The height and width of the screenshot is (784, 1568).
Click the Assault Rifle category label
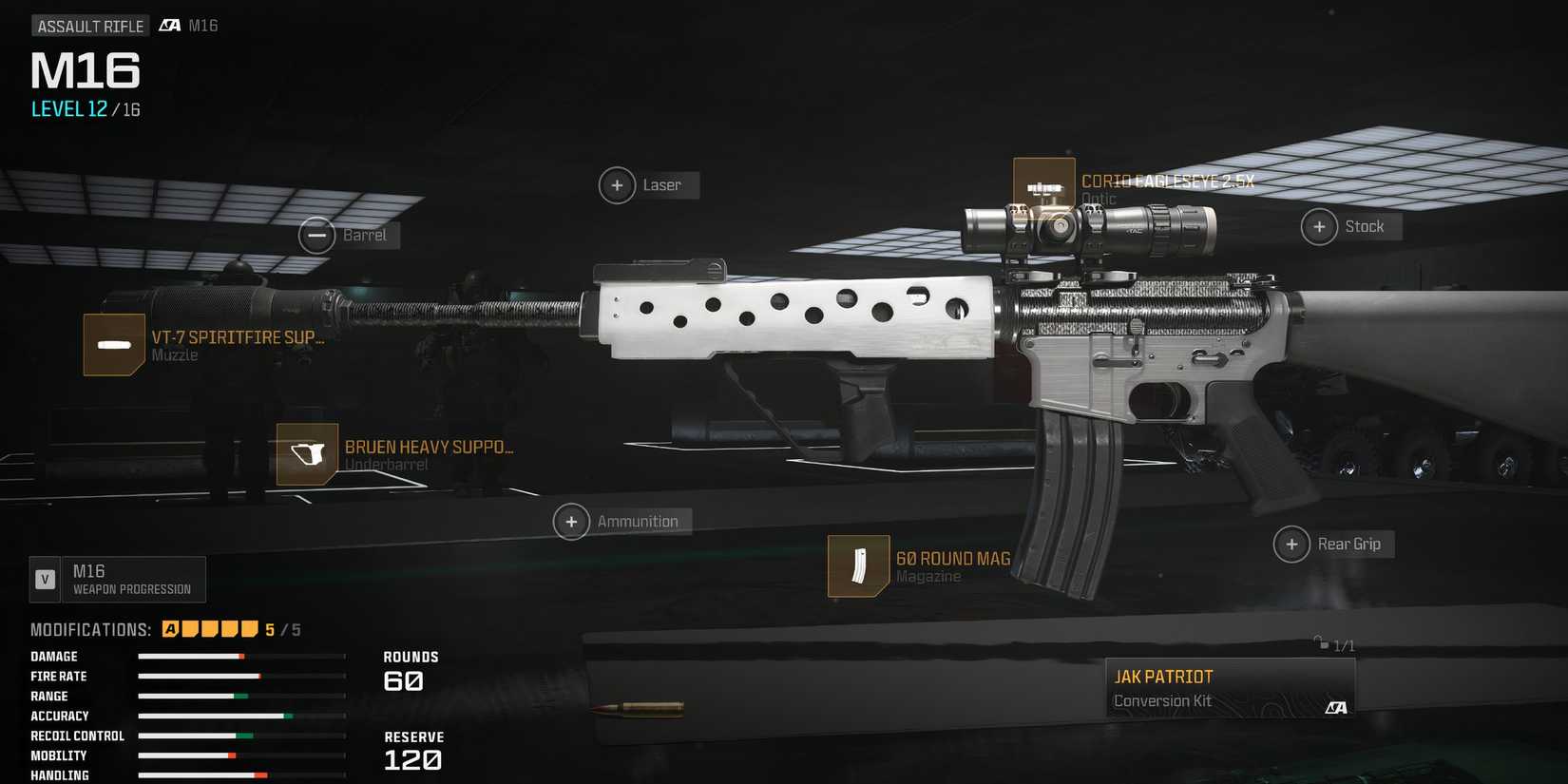point(90,26)
